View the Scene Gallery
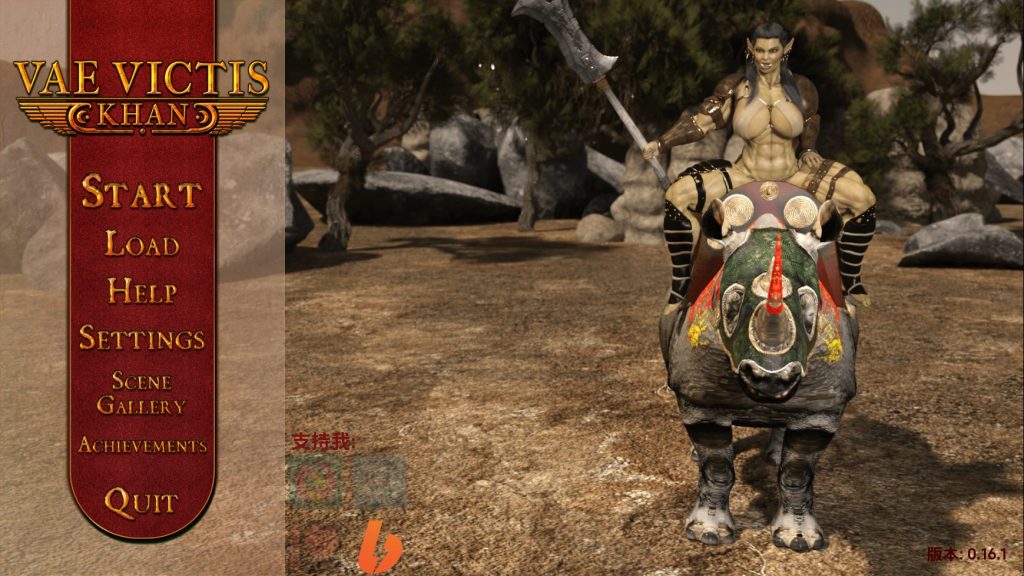1024x576 pixels. (x=142, y=393)
